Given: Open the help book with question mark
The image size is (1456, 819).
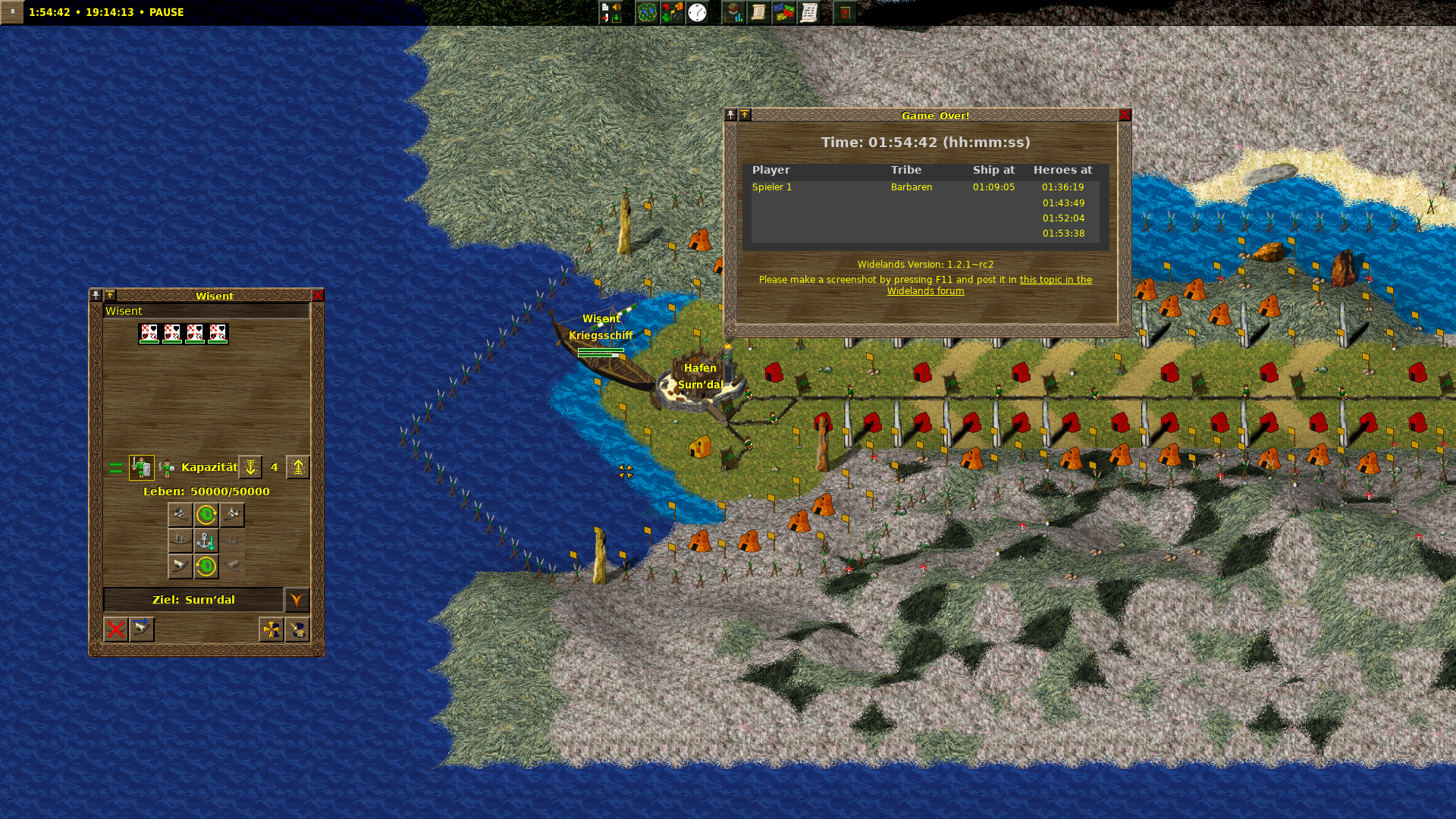Looking at the screenshot, I should (x=845, y=12).
